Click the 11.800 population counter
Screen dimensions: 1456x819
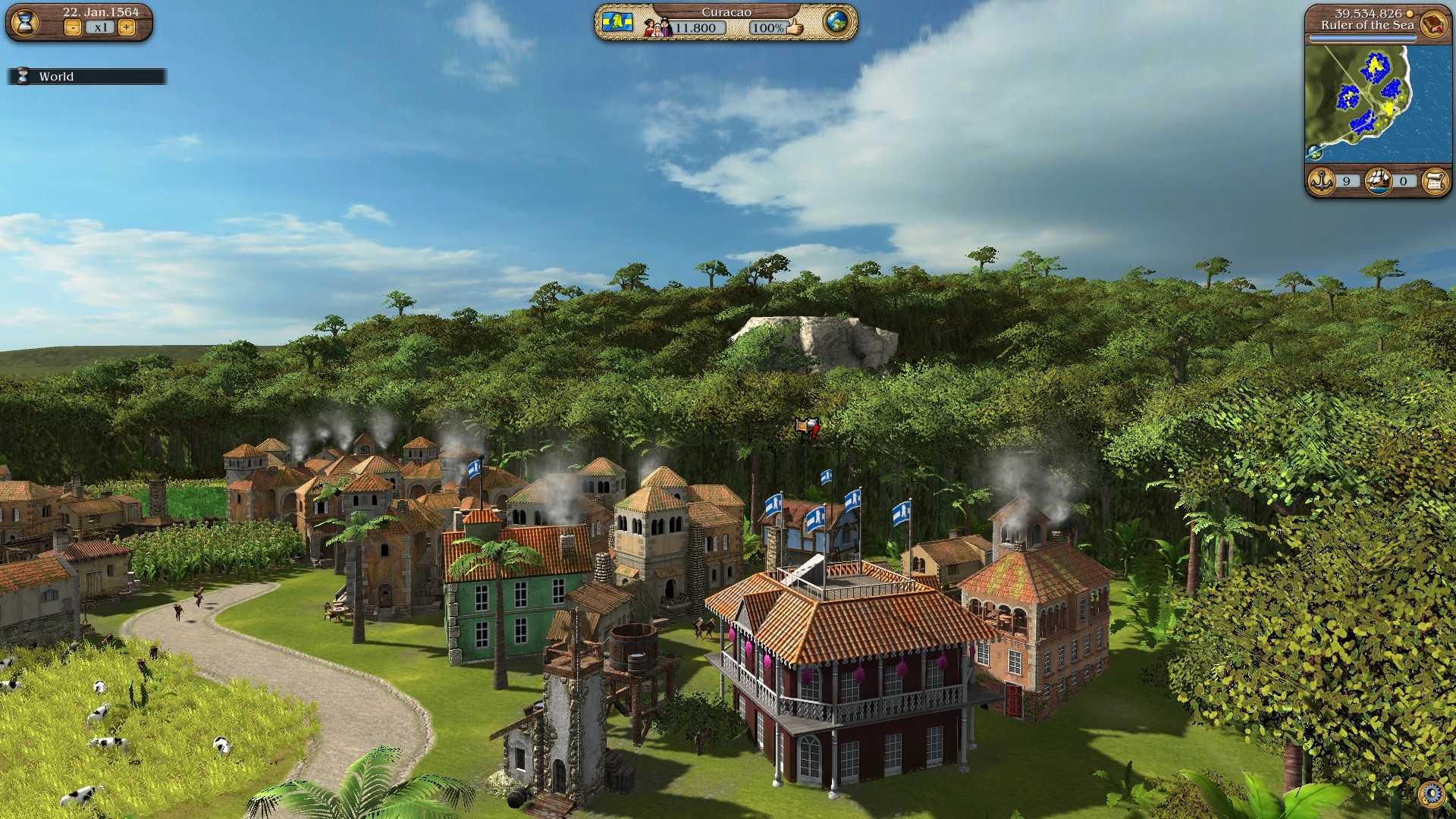click(696, 27)
